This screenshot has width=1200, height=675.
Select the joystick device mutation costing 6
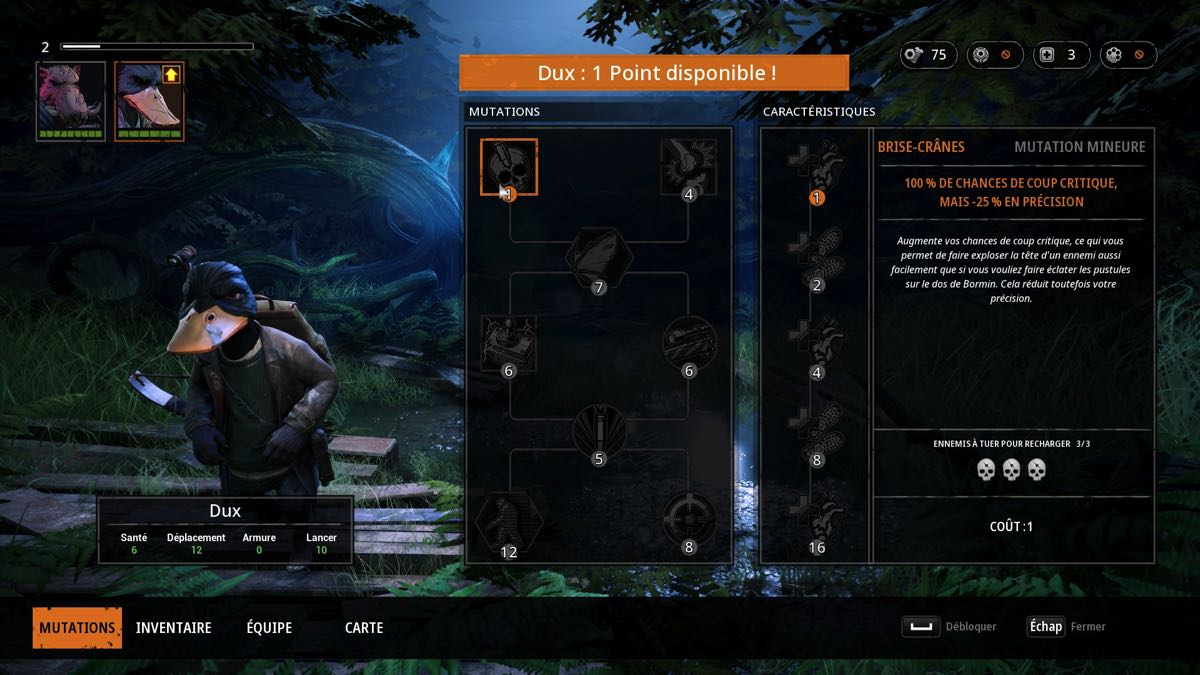click(x=509, y=344)
